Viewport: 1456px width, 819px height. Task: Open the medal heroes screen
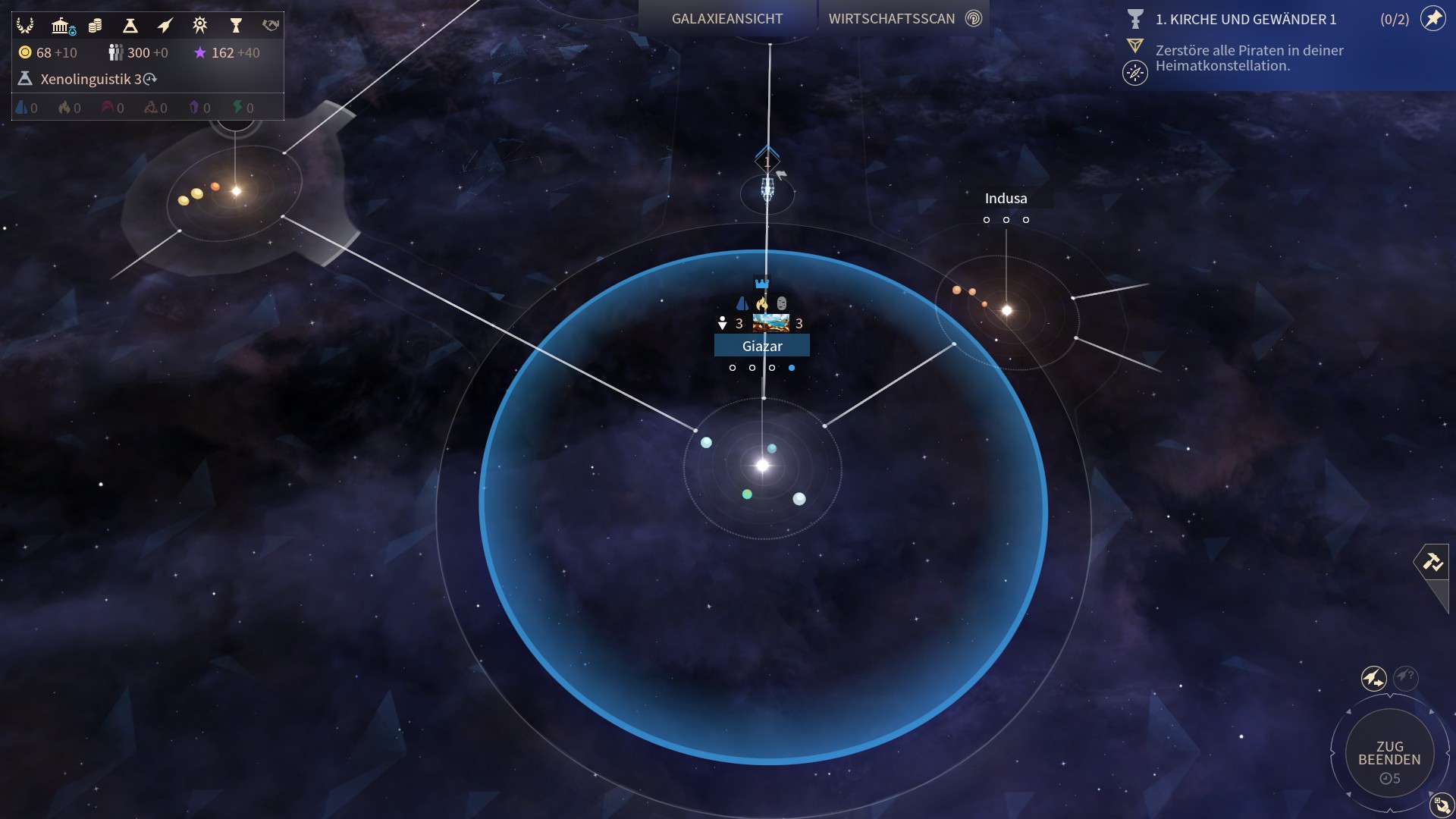coord(200,26)
